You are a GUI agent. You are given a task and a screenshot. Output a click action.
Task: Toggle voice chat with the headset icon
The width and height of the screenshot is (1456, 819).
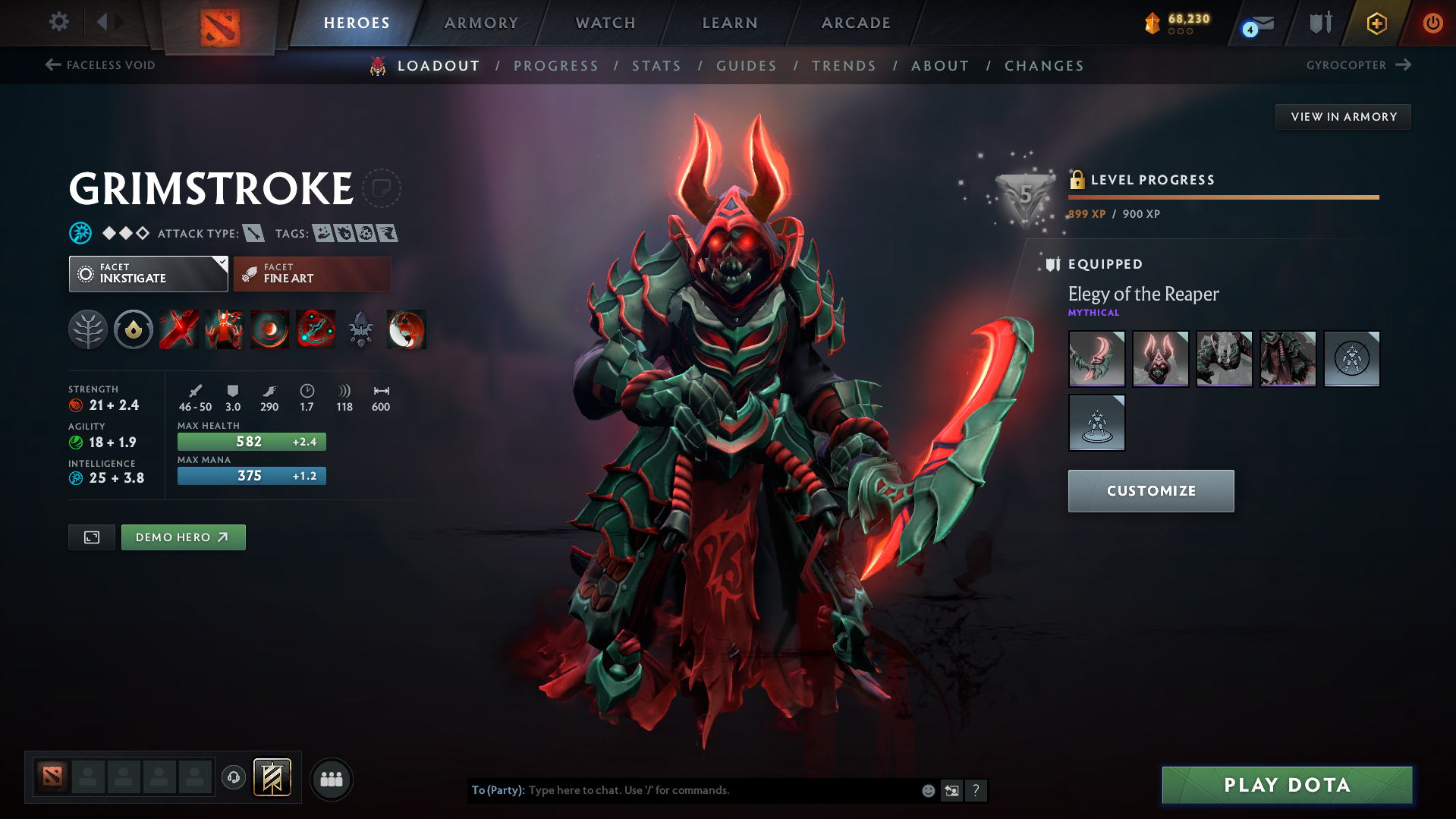click(x=234, y=779)
